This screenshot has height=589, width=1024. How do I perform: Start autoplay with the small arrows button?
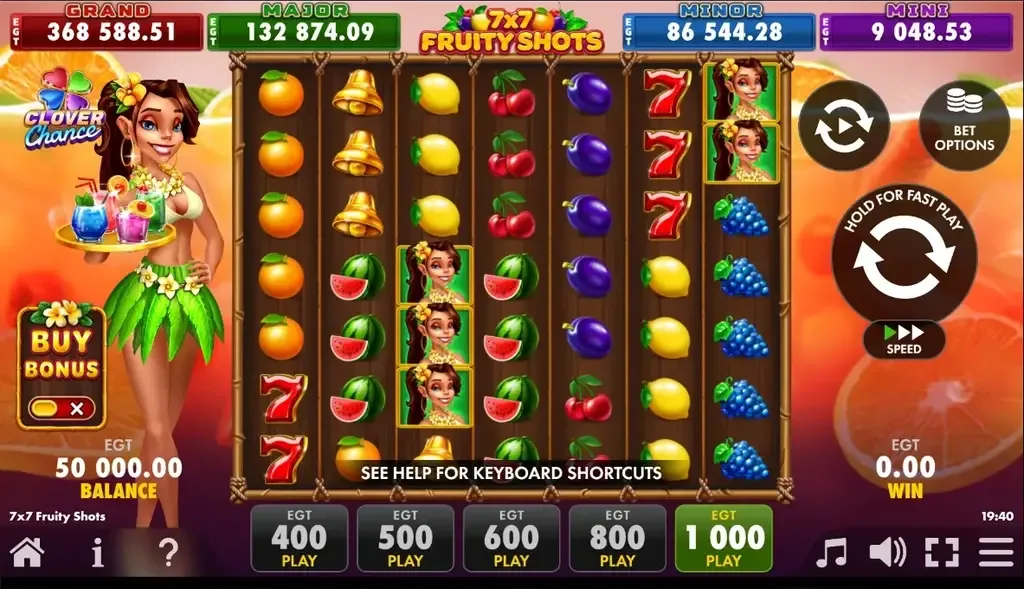click(844, 126)
